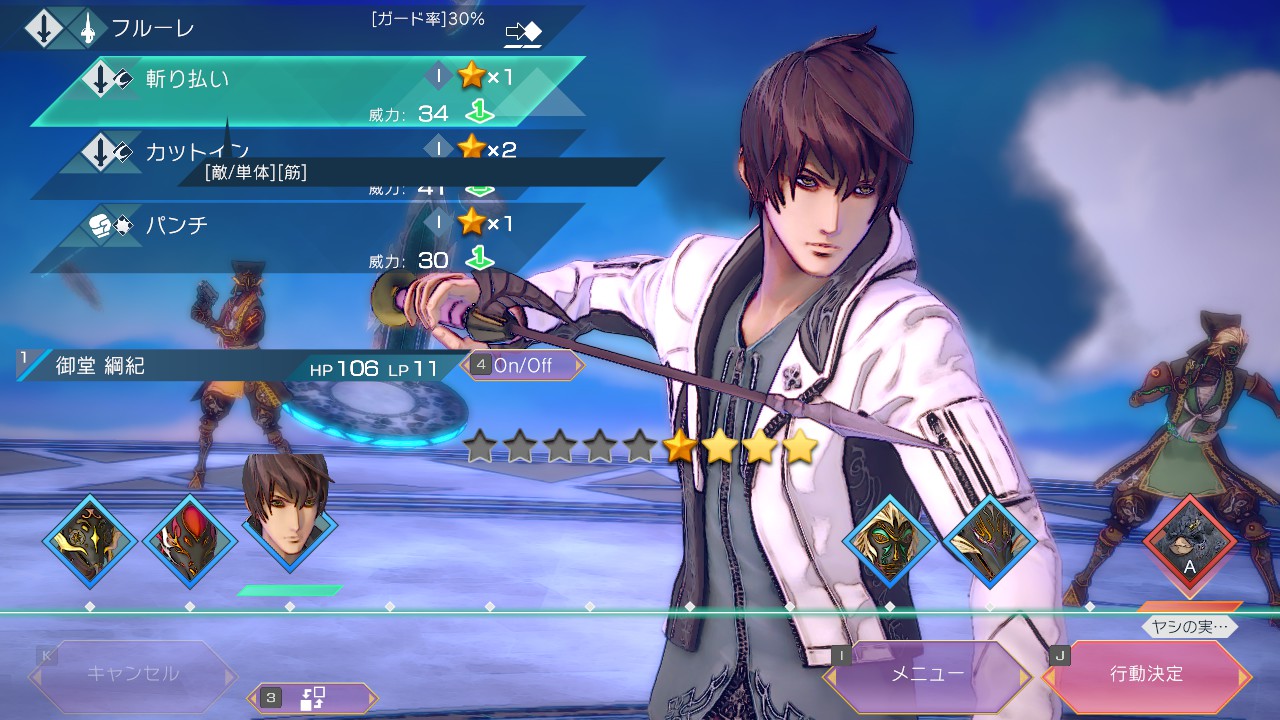Image resolution: width=1280 pixels, height=720 pixels.
Task: Select the green-masked ally timeline portrait
Action: pos(890,542)
